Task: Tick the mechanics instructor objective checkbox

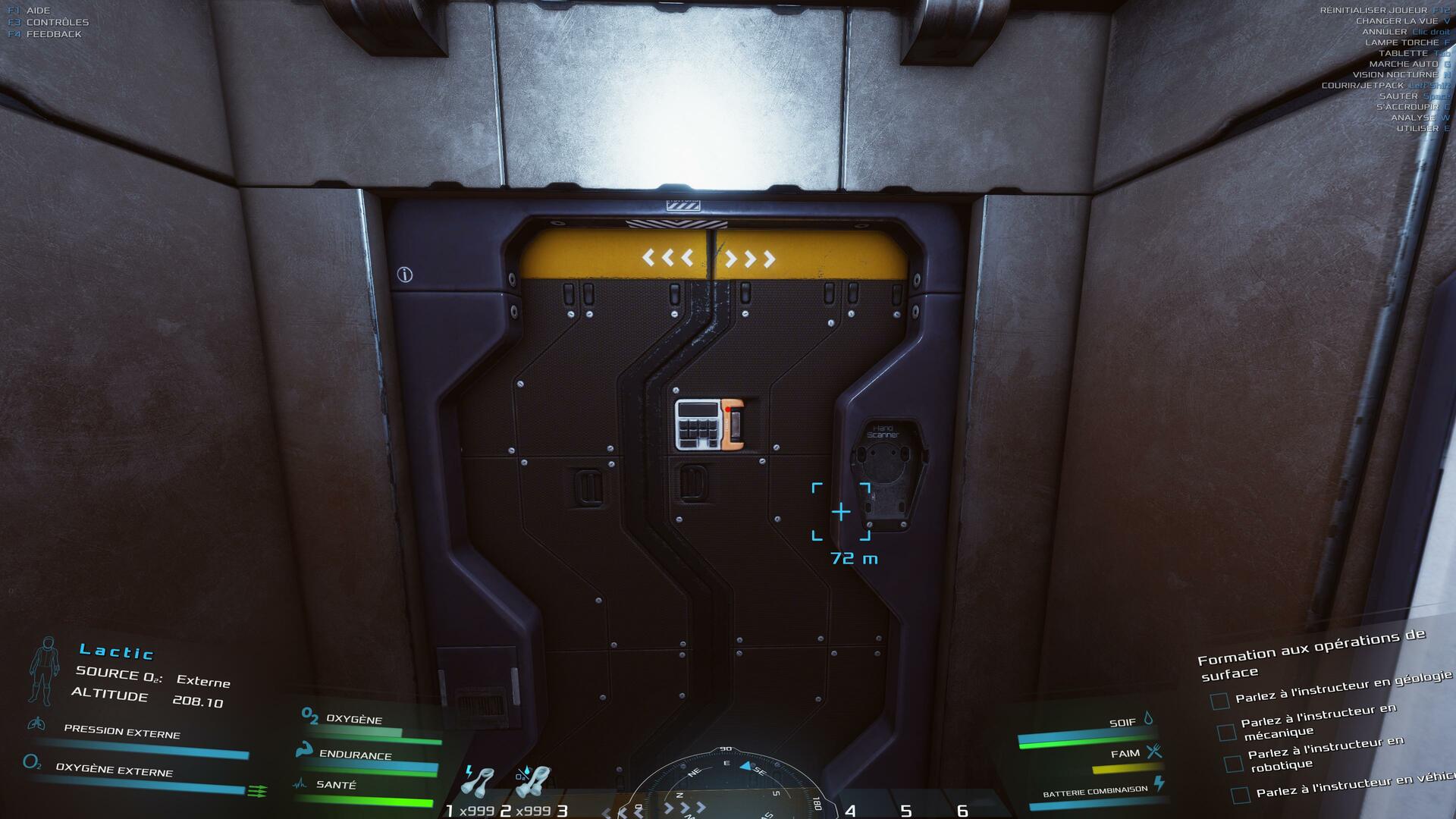Action: 1226,732
